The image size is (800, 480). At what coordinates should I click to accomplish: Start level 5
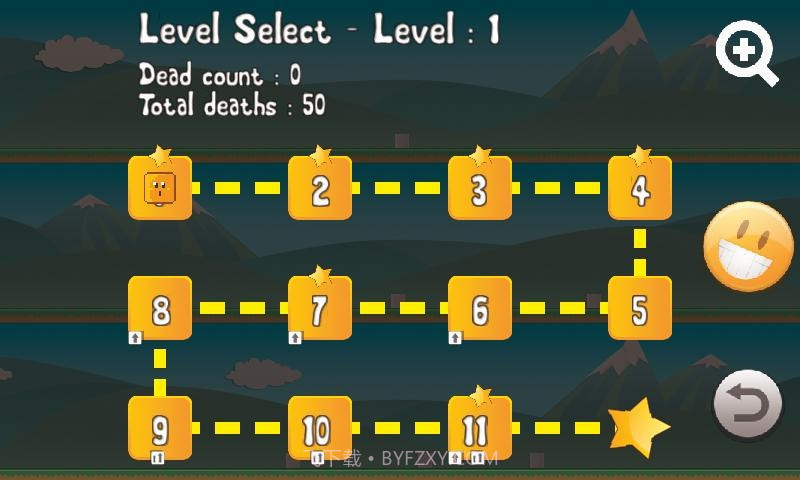640,308
